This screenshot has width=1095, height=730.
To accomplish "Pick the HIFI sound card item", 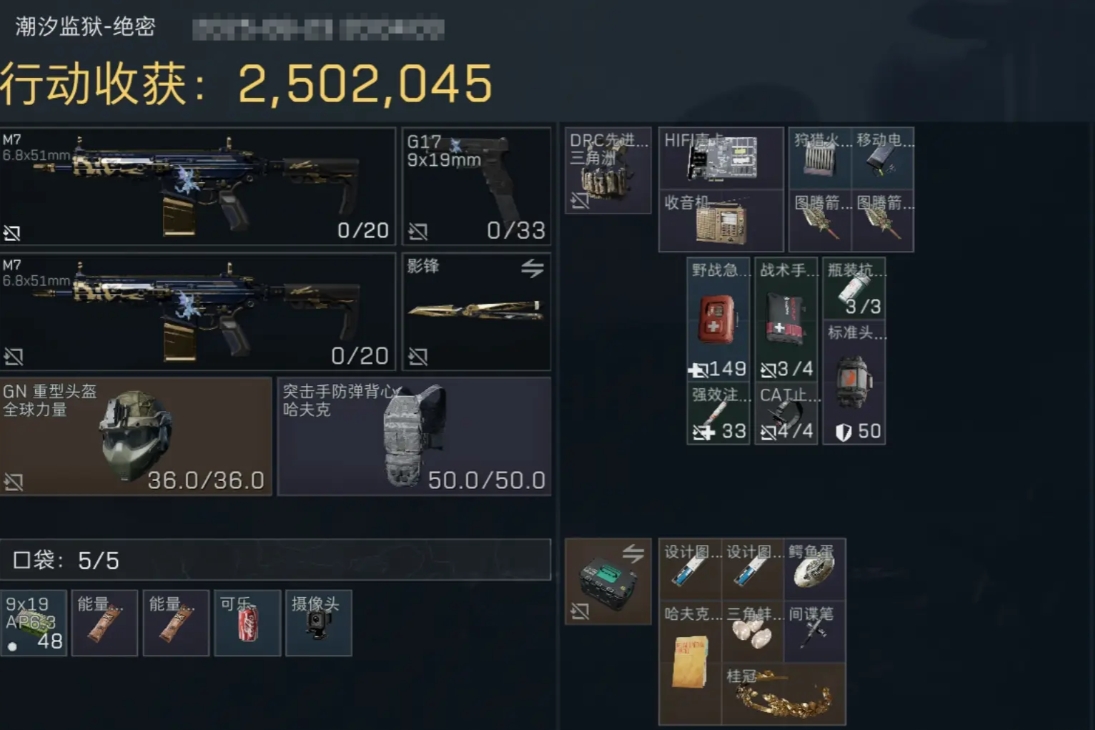I will click(720, 158).
